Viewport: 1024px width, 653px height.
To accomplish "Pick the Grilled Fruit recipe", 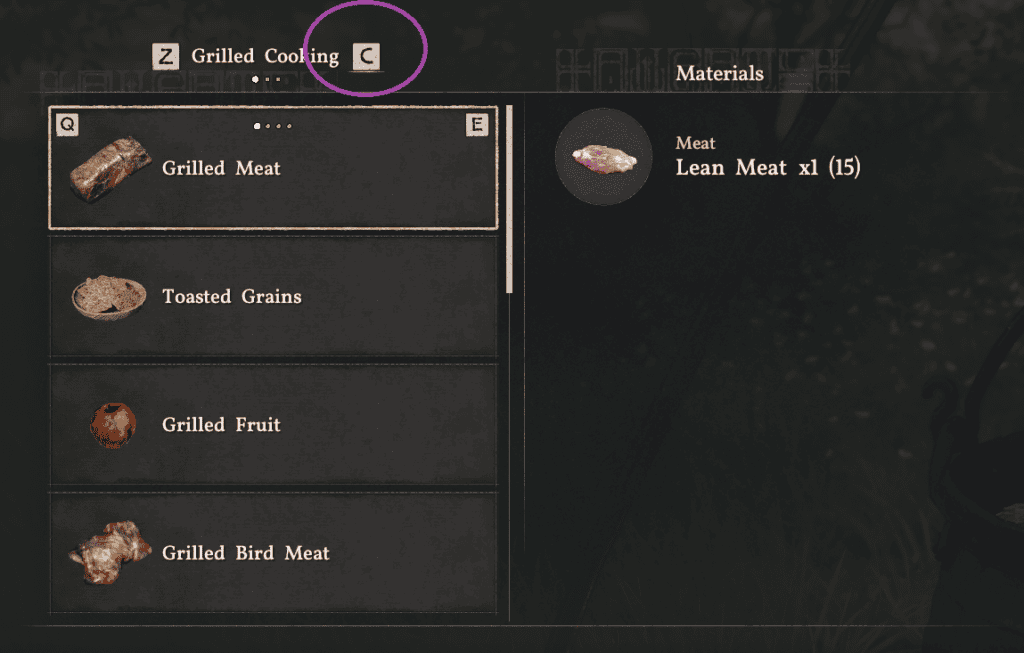I will tap(272, 425).
